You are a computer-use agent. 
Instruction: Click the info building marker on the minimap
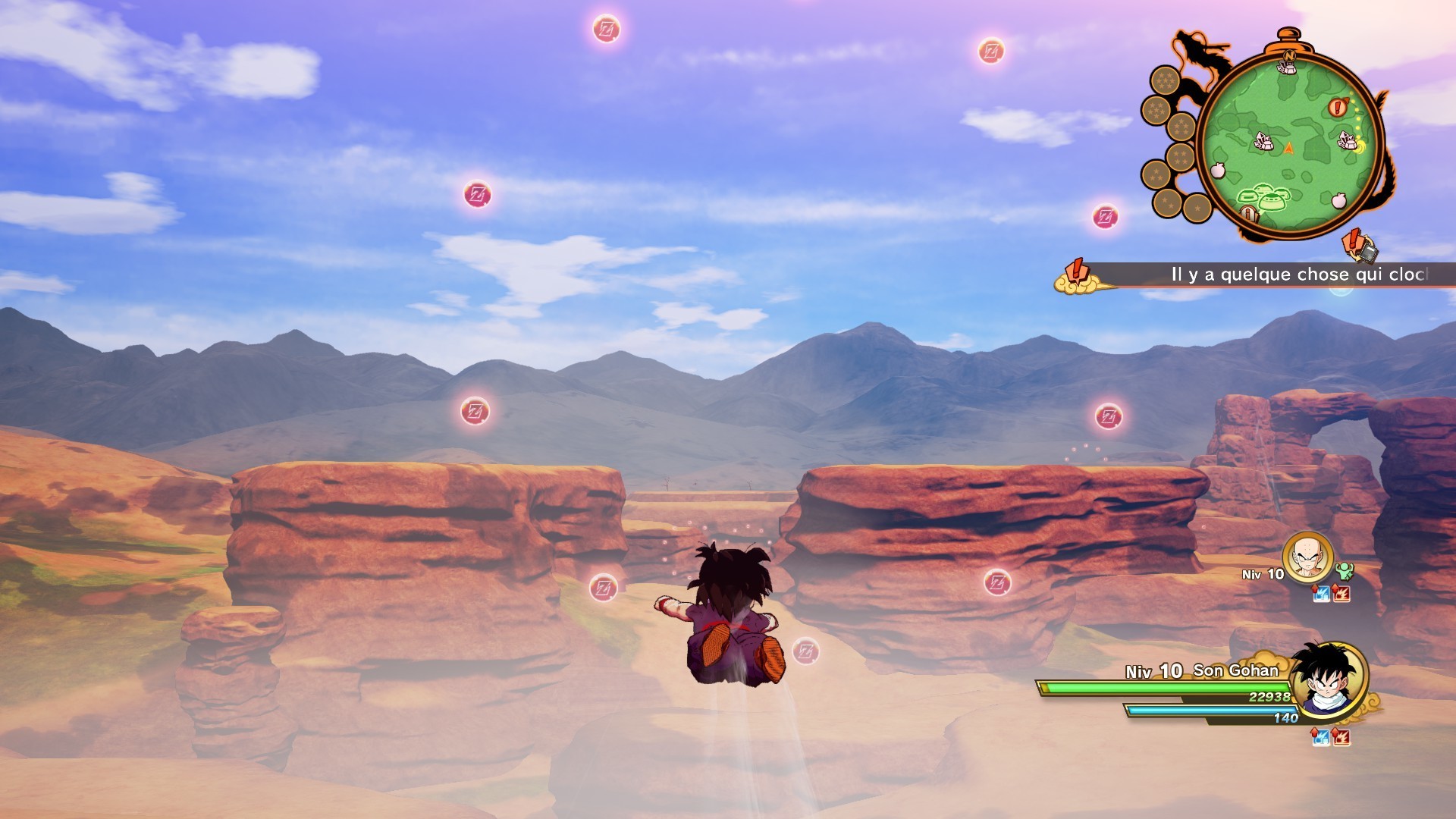[1248, 213]
